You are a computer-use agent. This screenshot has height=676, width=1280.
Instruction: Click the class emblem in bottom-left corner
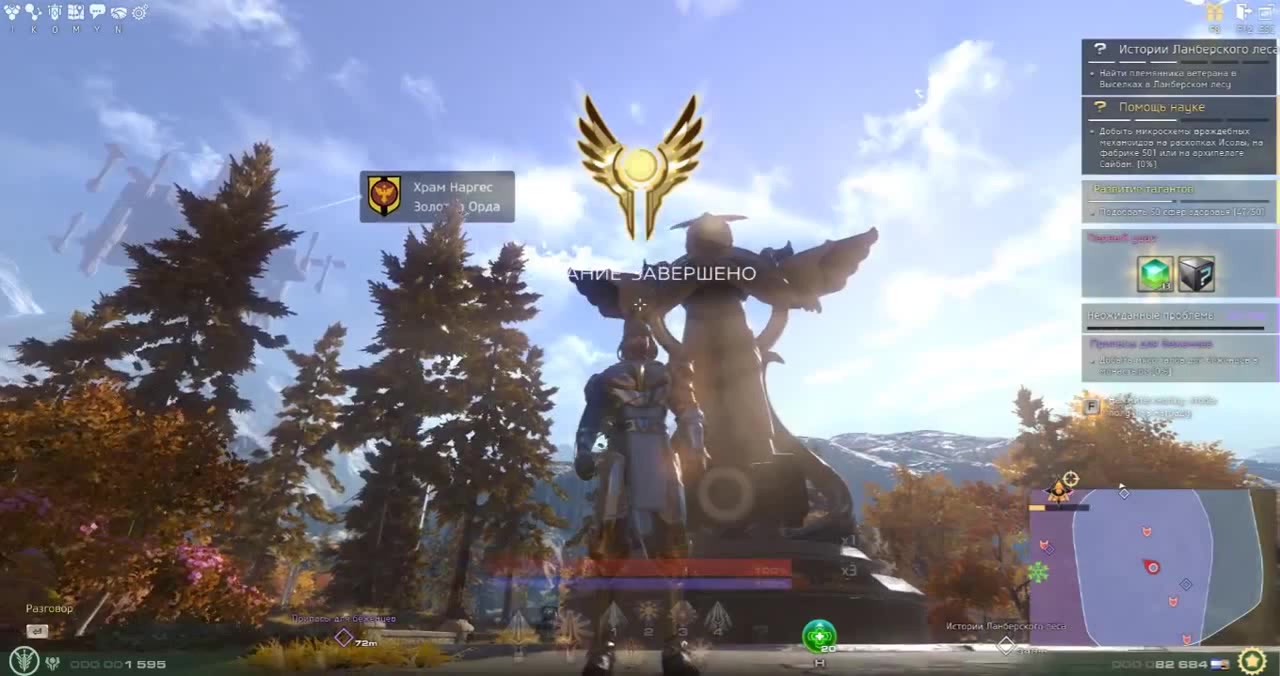23,661
